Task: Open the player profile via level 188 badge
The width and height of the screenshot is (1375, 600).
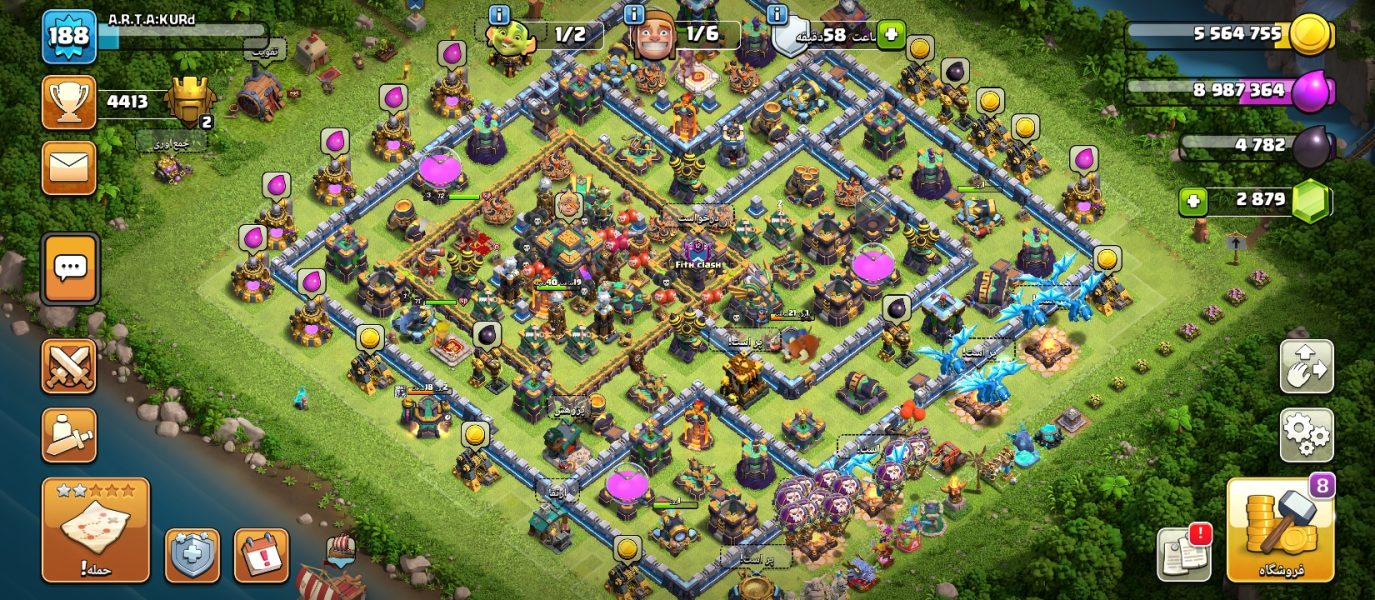Action: (x=69, y=36)
